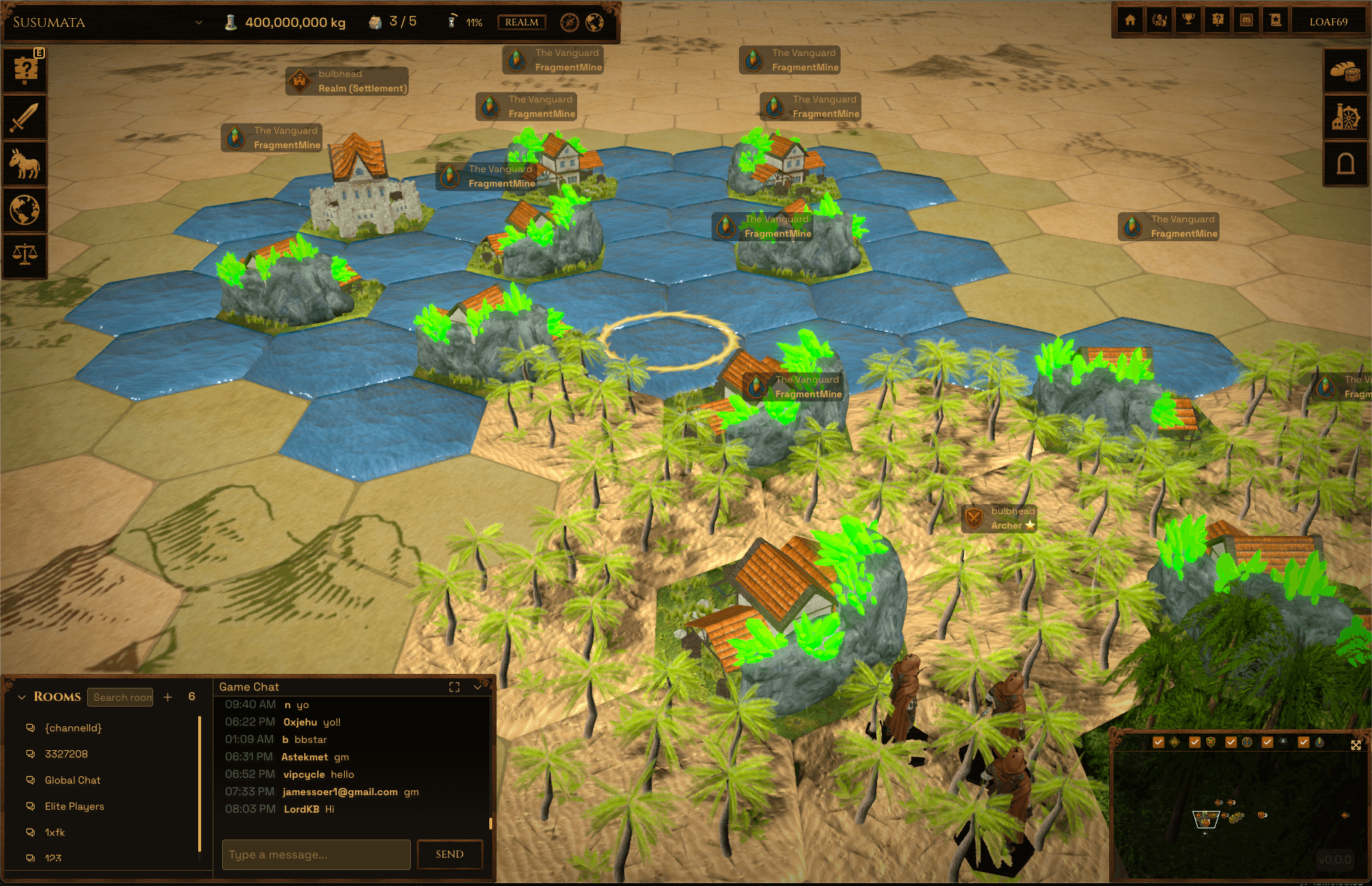
Task: Collapse the Rooms panel with its chevron
Action: click(21, 696)
